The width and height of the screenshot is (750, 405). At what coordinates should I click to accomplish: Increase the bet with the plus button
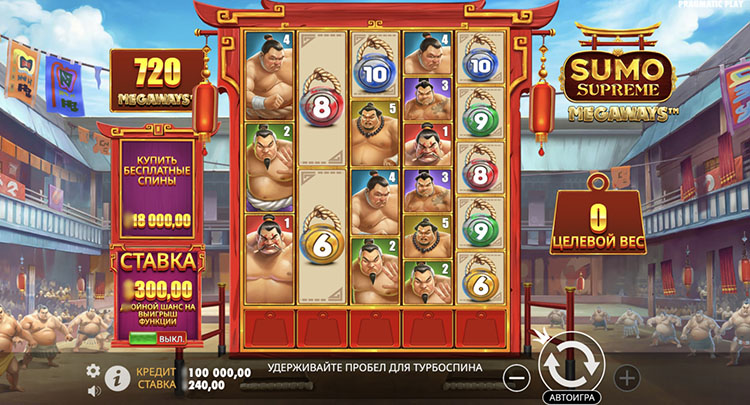pos(627,378)
